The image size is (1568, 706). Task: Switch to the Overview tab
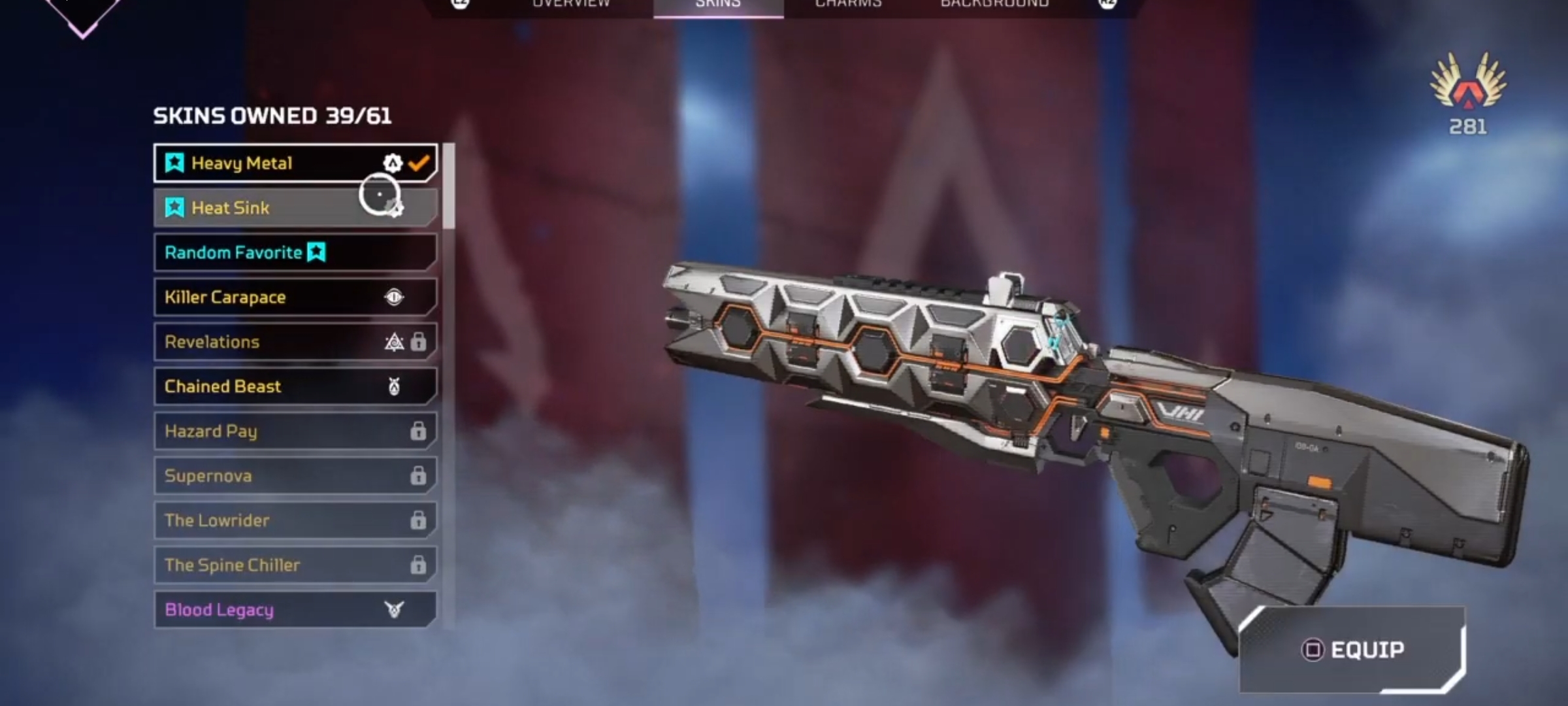pos(570,4)
